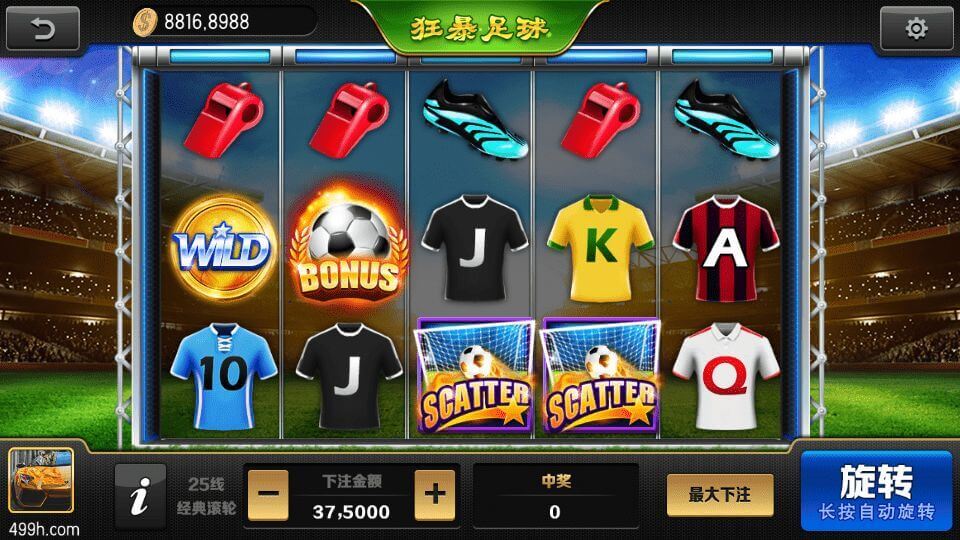Viewport: 960px width, 540px height.
Task: Open the gear settings menu
Action: click(x=916, y=29)
